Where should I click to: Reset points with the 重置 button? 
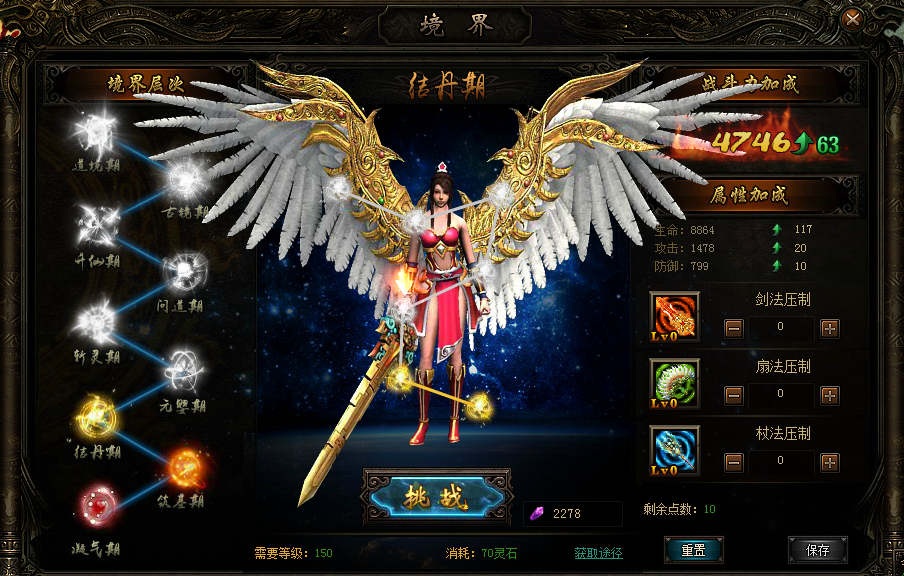(694, 550)
